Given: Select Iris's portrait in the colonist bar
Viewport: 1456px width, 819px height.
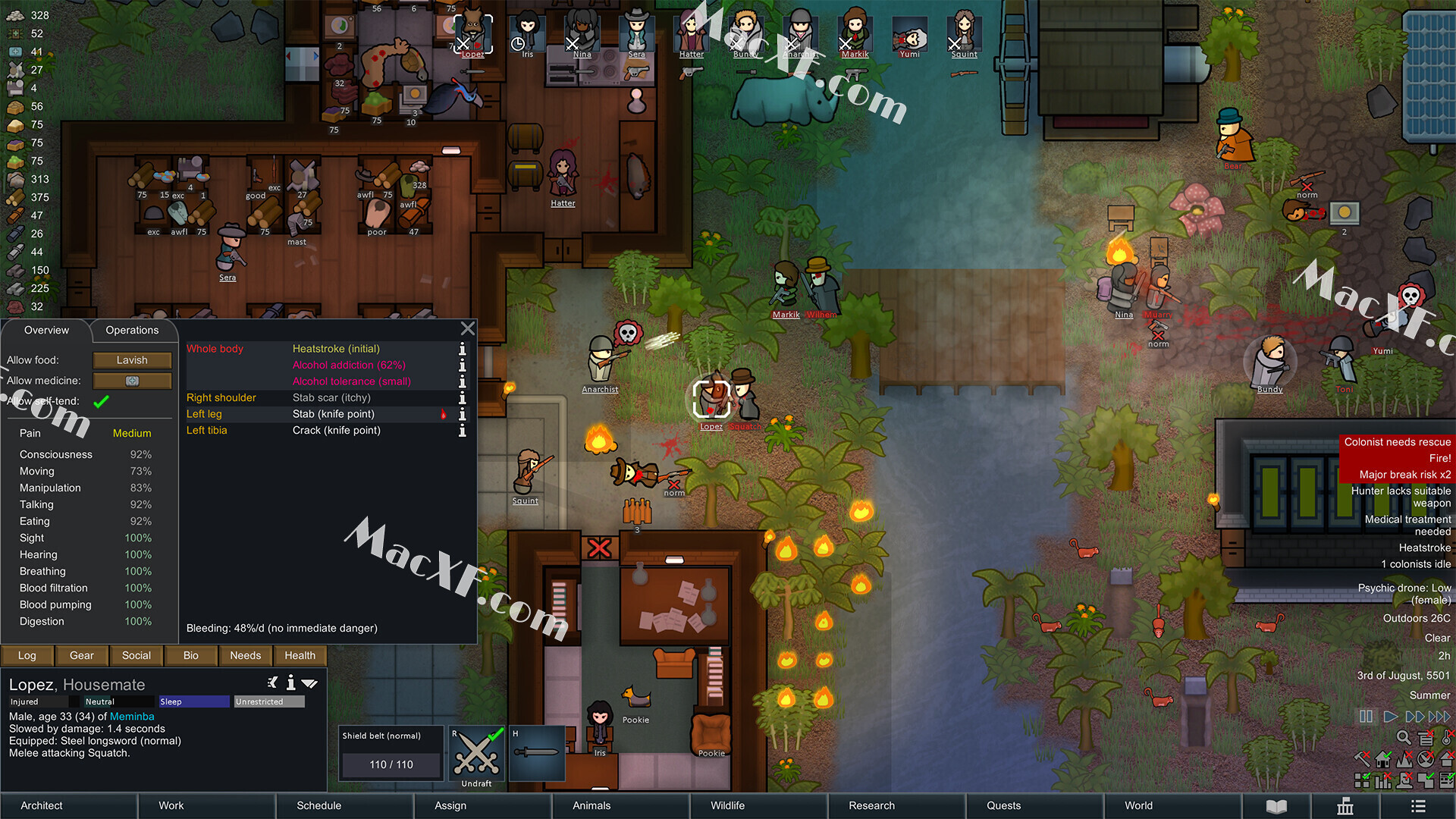Looking at the screenshot, I should click(528, 34).
